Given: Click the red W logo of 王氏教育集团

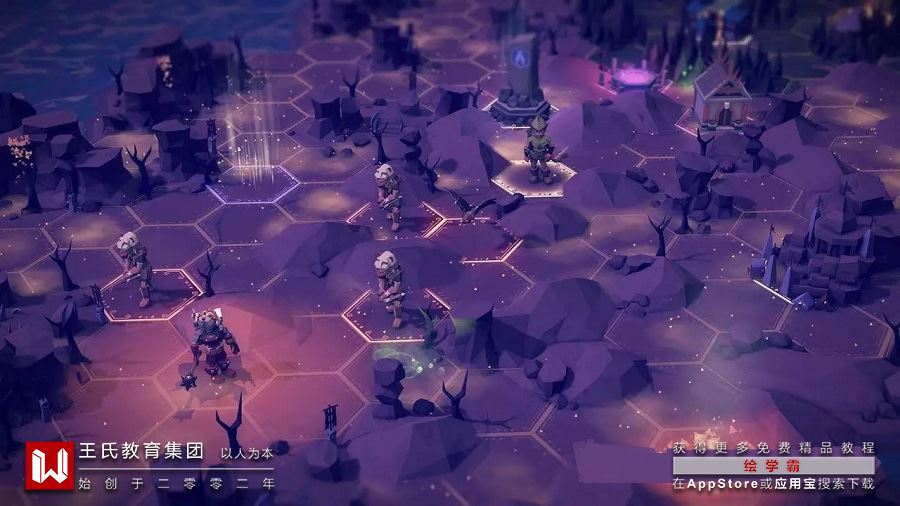Looking at the screenshot, I should (x=50, y=466).
